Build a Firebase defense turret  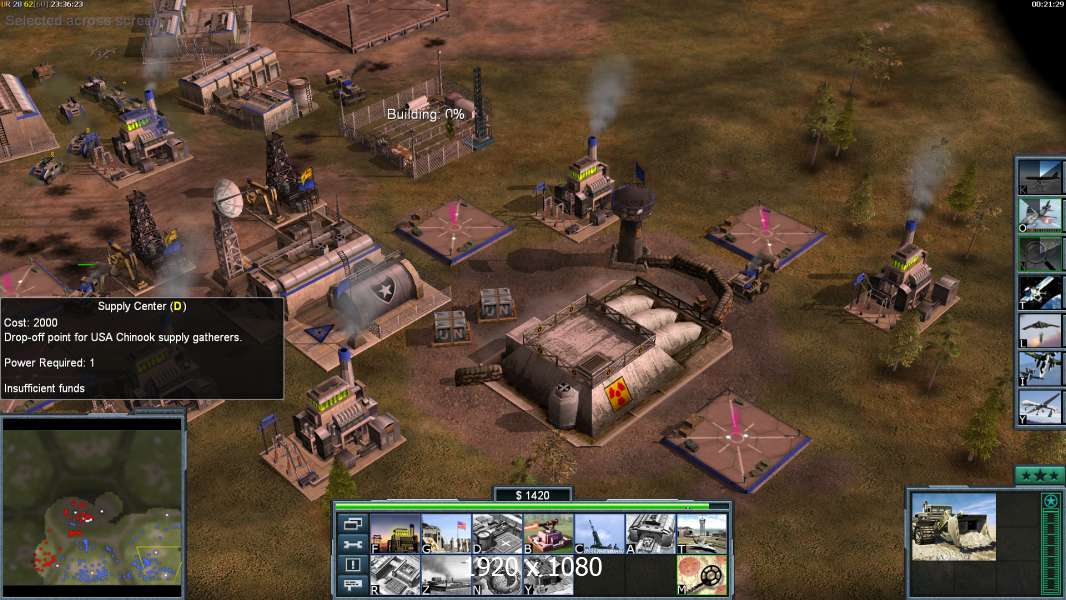548,533
